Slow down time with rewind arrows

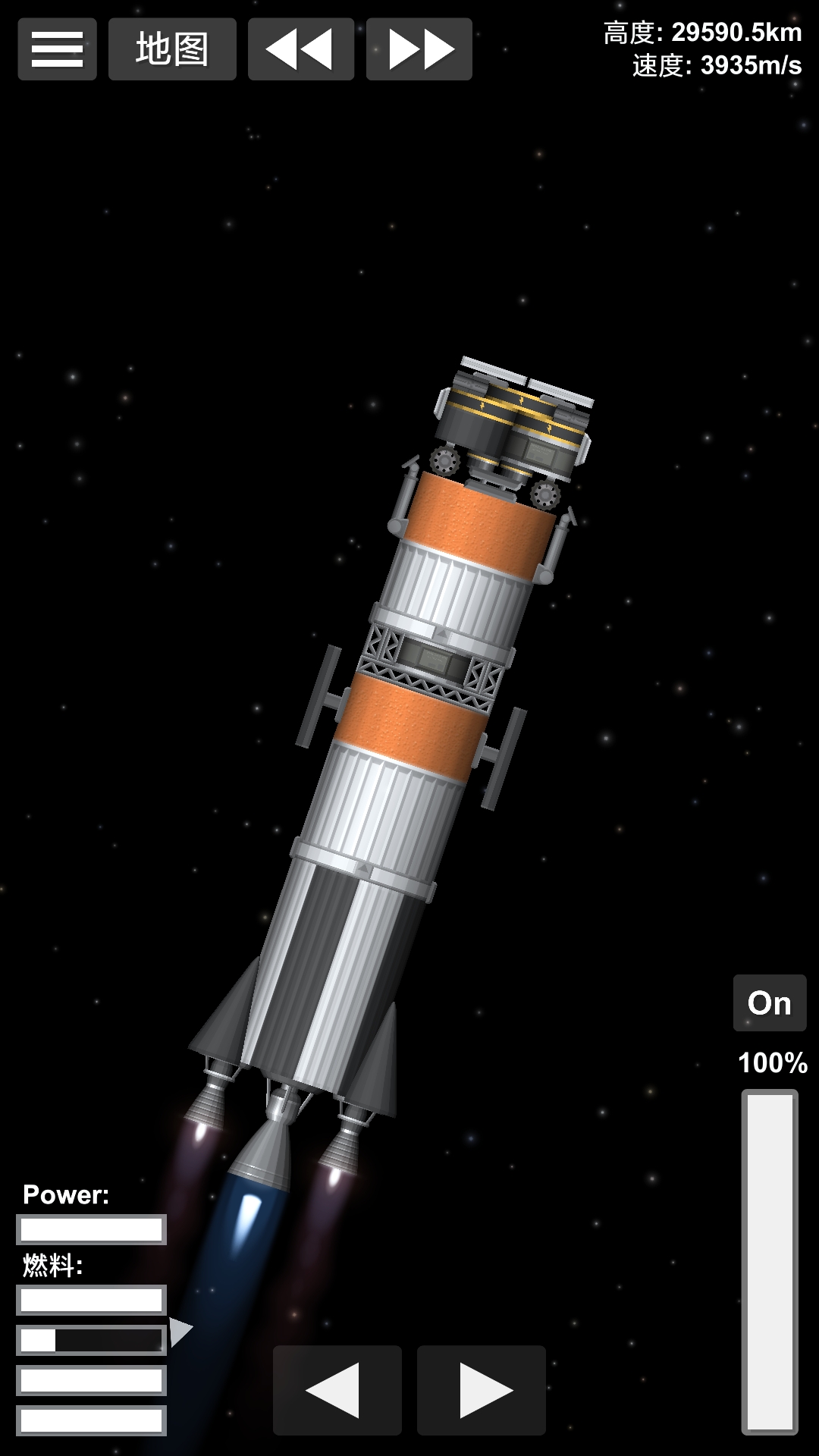(301, 49)
